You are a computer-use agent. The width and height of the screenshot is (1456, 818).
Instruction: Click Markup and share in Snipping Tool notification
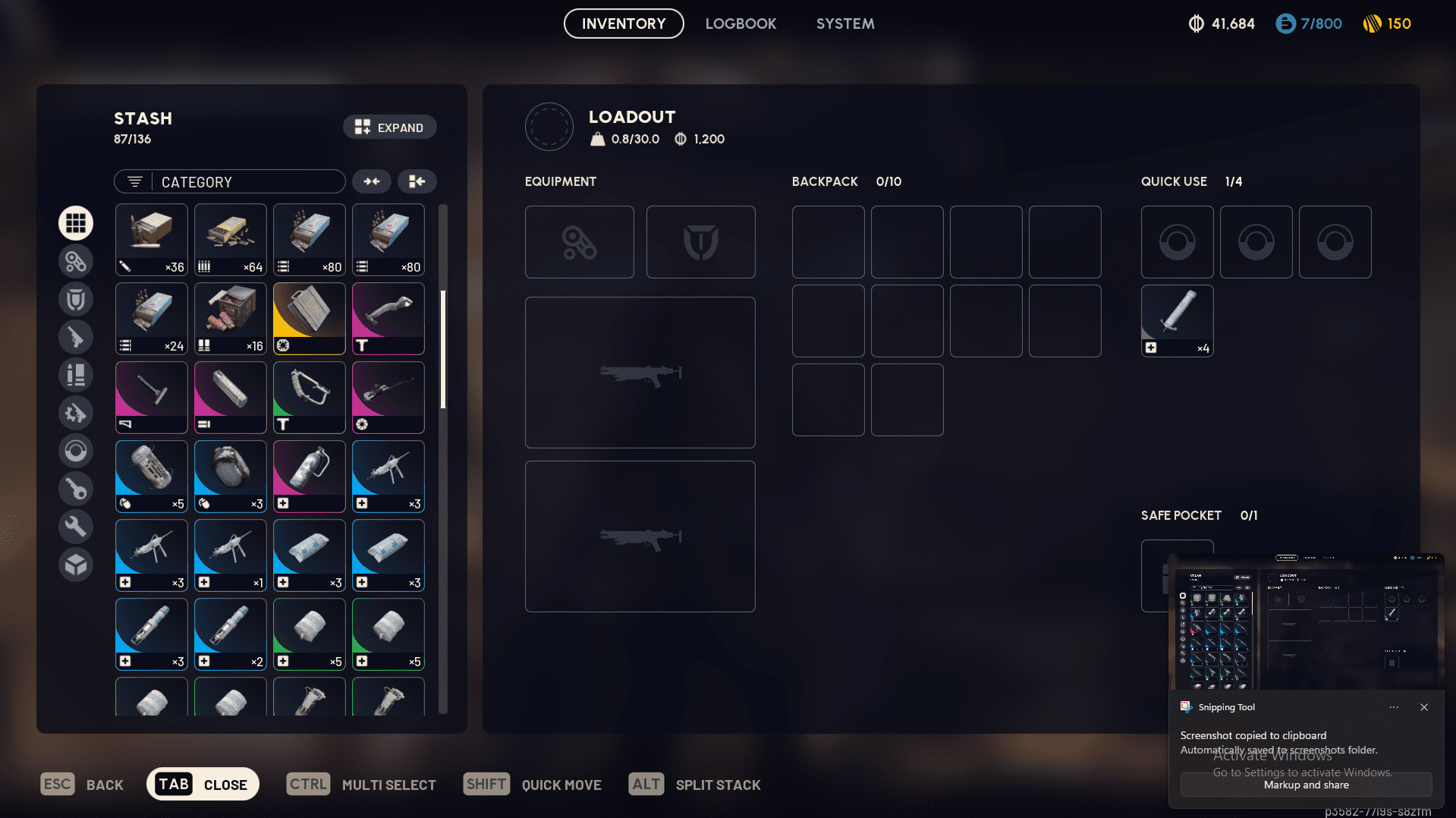[1305, 785]
